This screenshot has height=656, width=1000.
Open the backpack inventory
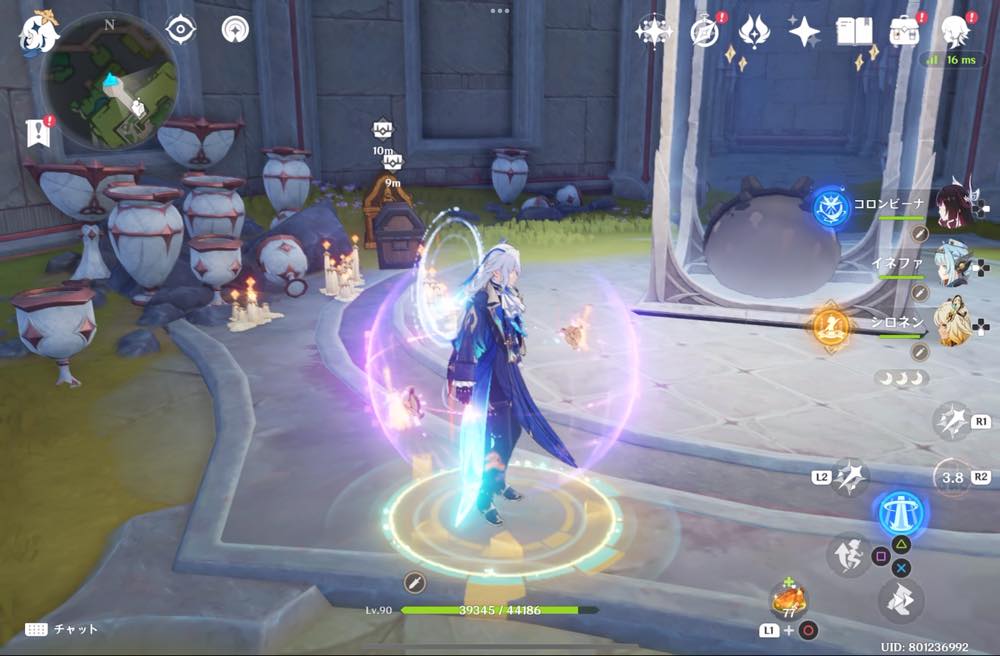(x=905, y=31)
